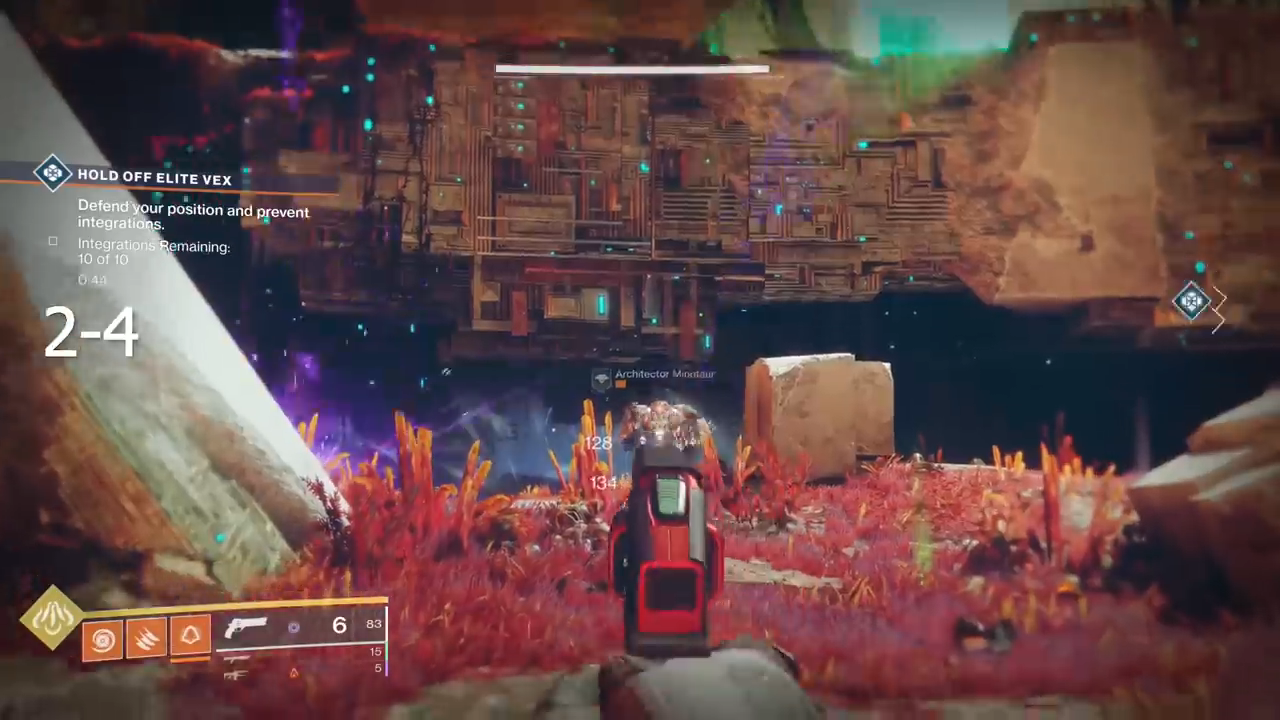This screenshot has width=1280, height=720.
Task: Use the hooded class ability icon
Action: pyautogui.click(x=190, y=636)
